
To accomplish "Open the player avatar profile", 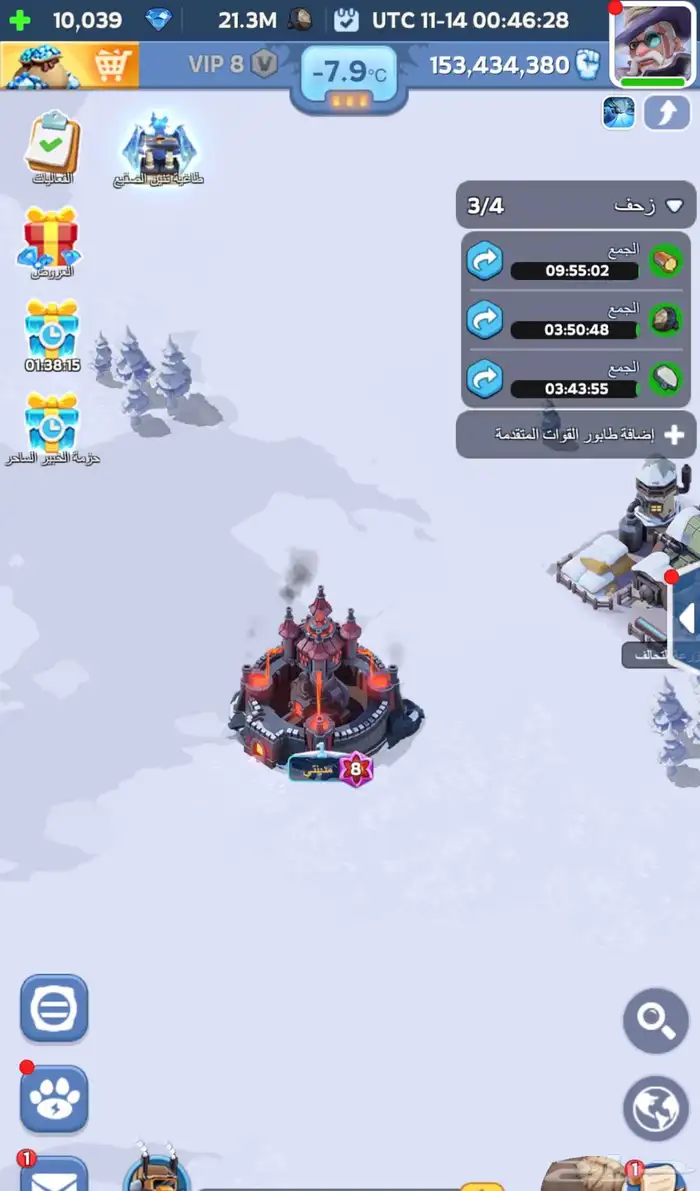I will coord(654,45).
